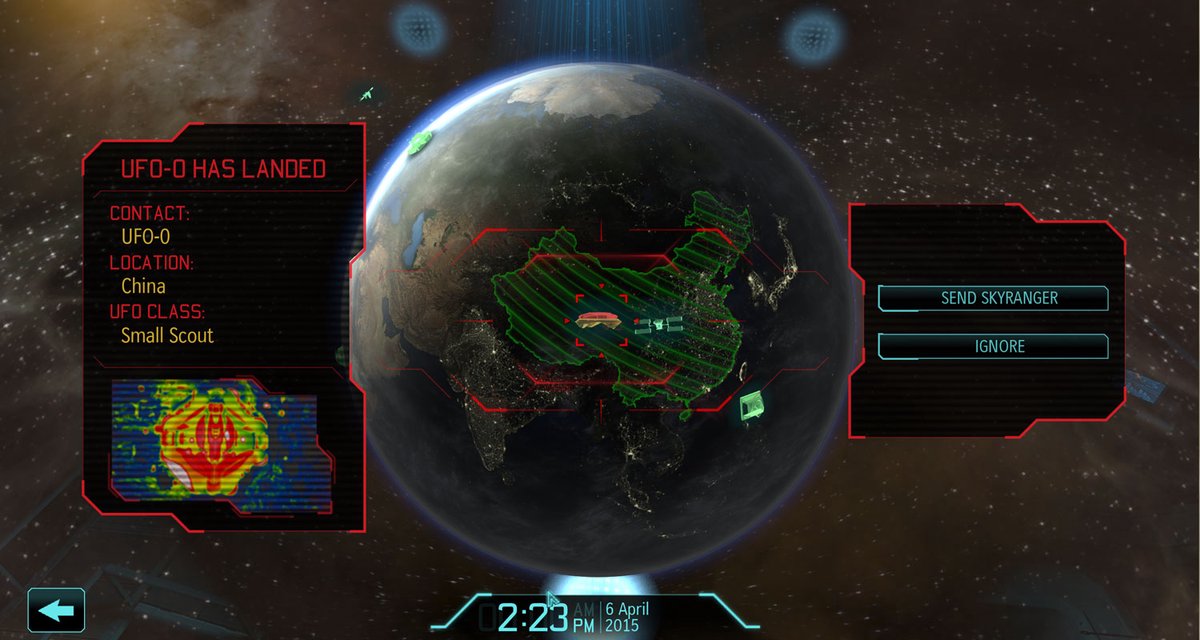The width and height of the screenshot is (1200, 640).
Task: Choose Ignore for the UFO contact
Action: pos(992,346)
